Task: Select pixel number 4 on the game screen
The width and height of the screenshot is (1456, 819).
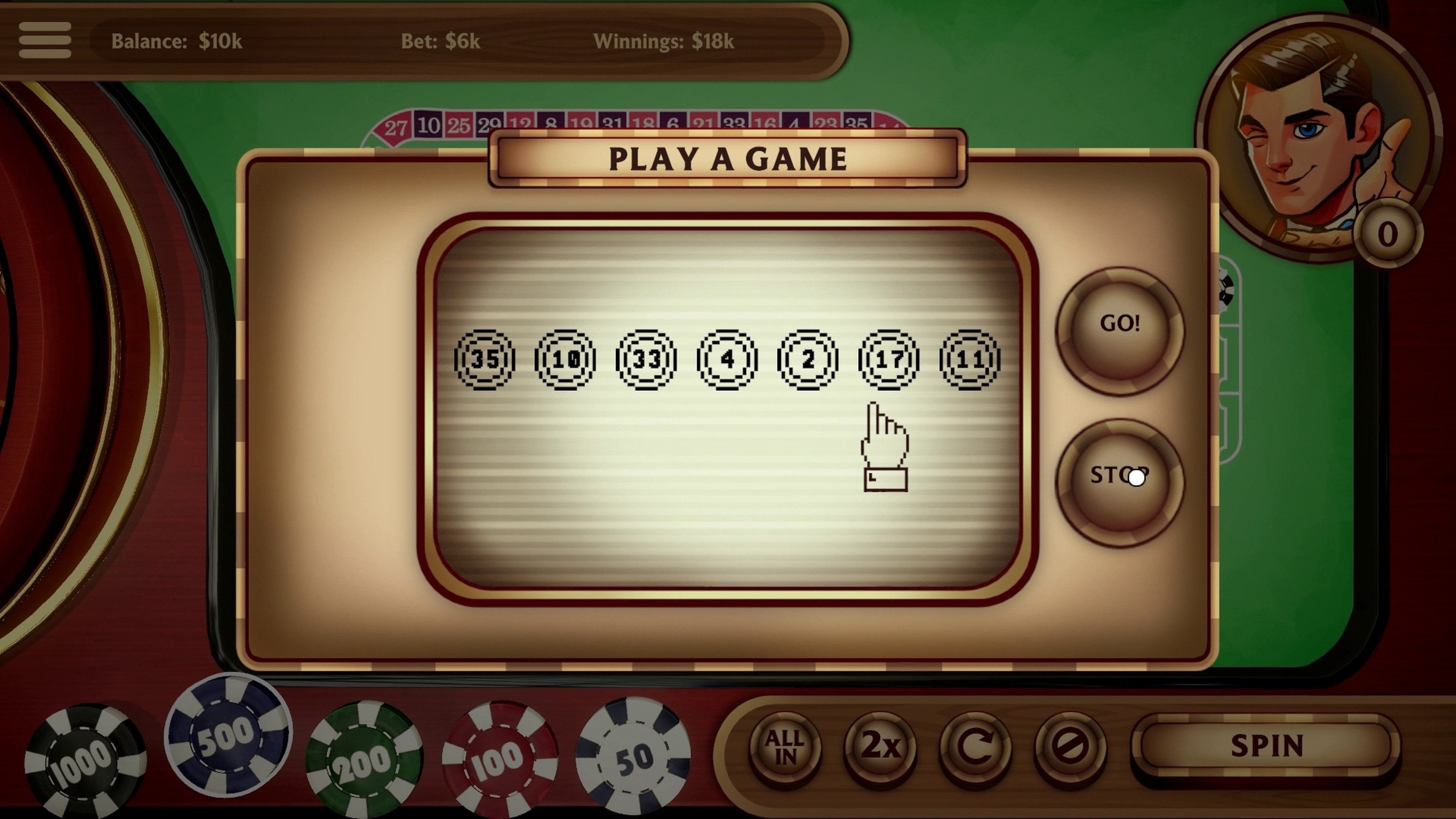Action: [x=727, y=360]
